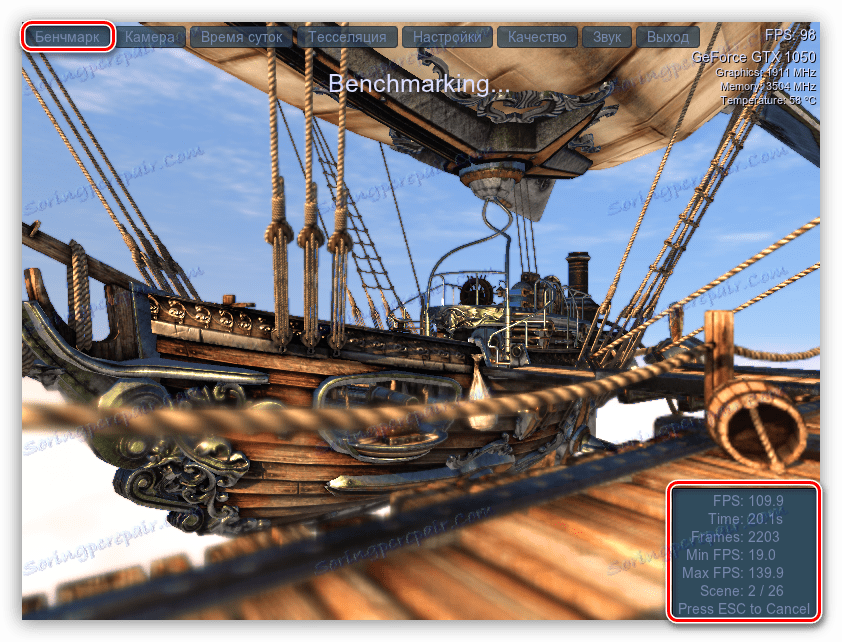Click the Бенчмарк button
This screenshot has width=842, height=642.
click(x=68, y=37)
